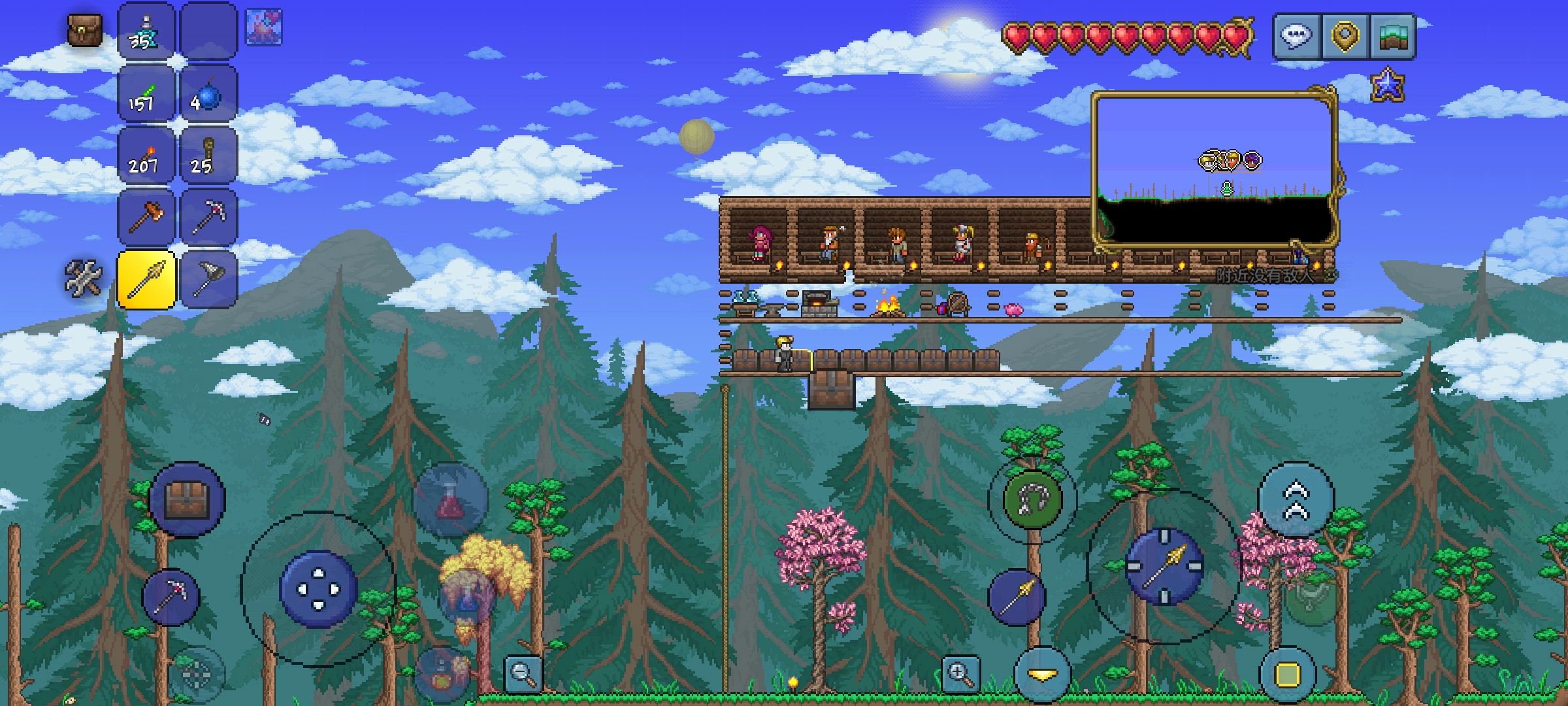Choose the torch stack of 207
This screenshot has width=1568, height=706.
(145, 157)
